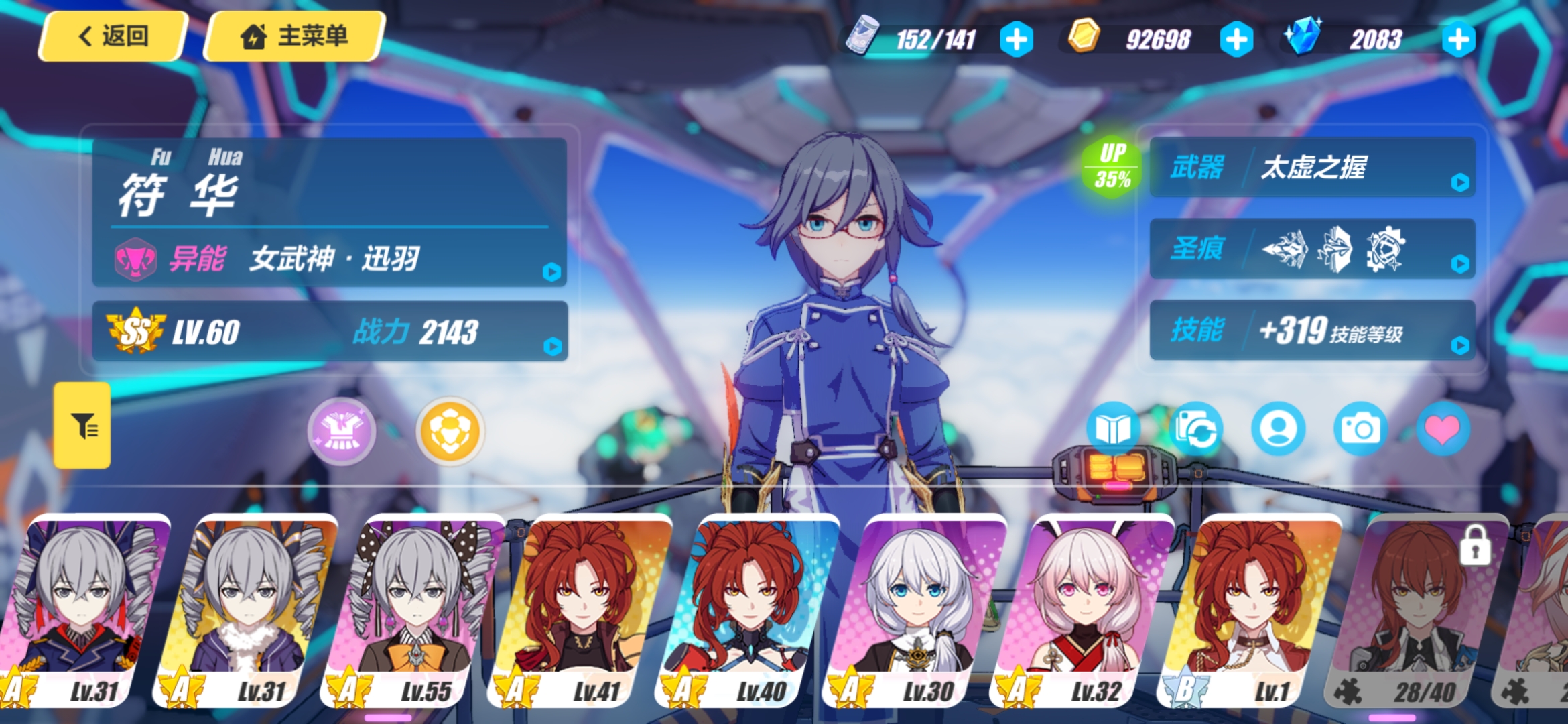This screenshot has height=724, width=1568.
Task: Click the orange flower emblem icon
Action: coord(450,431)
